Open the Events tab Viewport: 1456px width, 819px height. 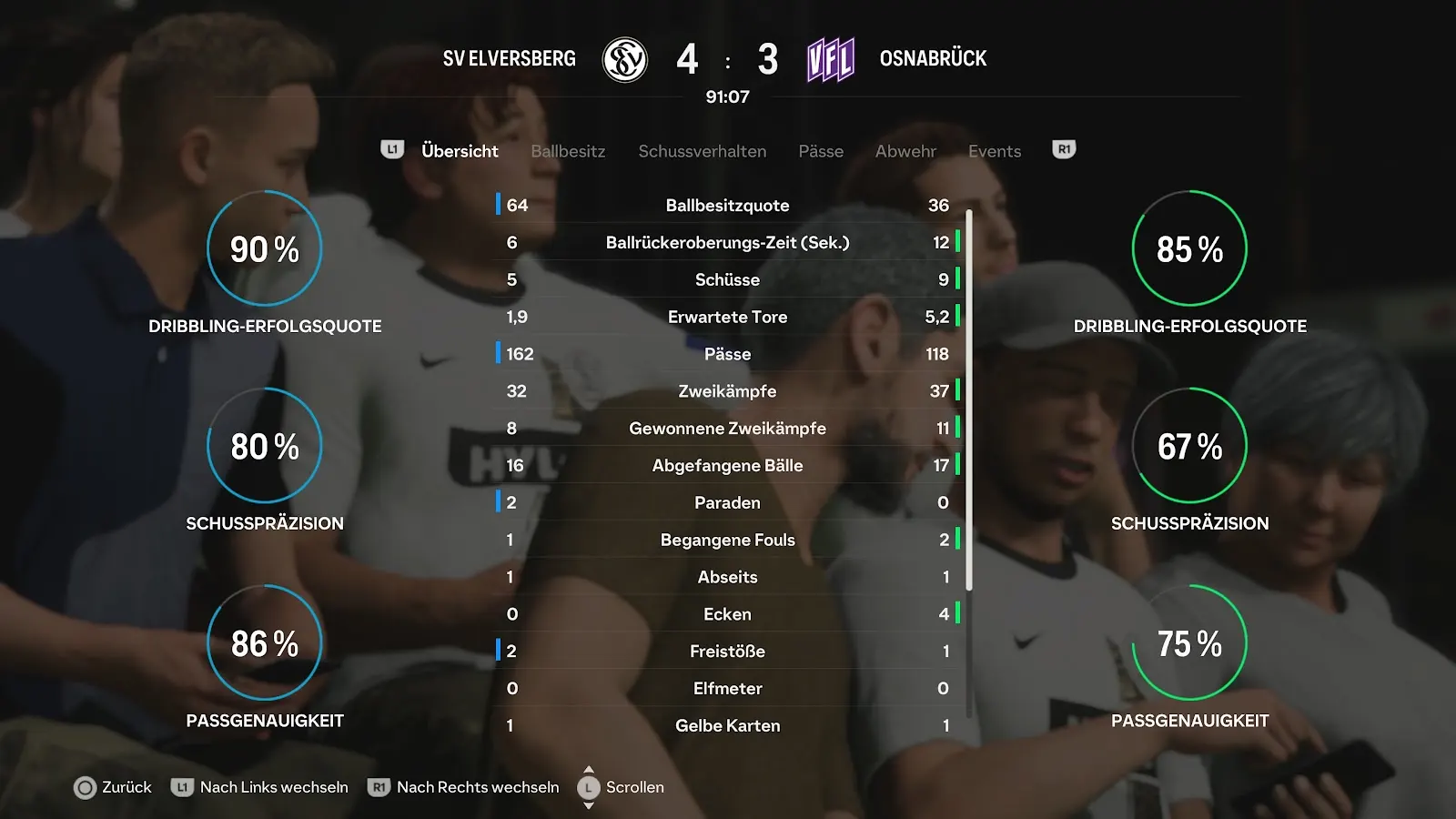pos(994,151)
